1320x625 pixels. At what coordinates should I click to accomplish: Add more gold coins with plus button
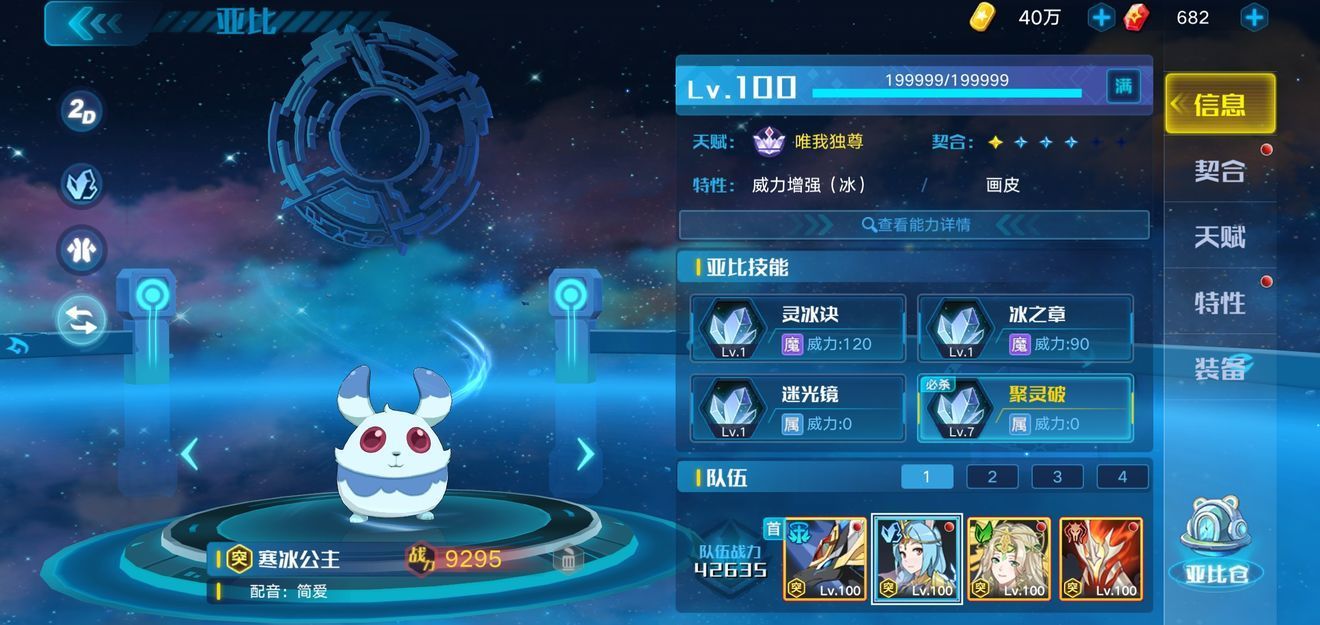[x=1101, y=17]
